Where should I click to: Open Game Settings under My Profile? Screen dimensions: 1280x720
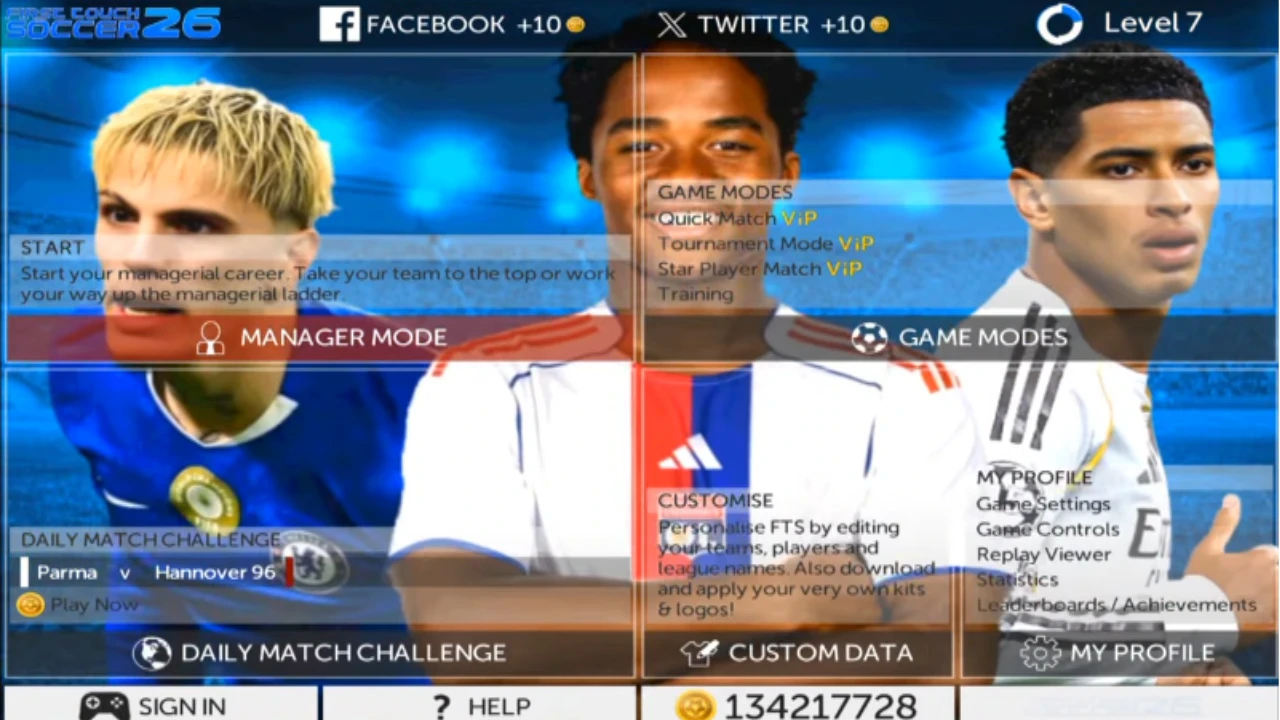(1043, 504)
